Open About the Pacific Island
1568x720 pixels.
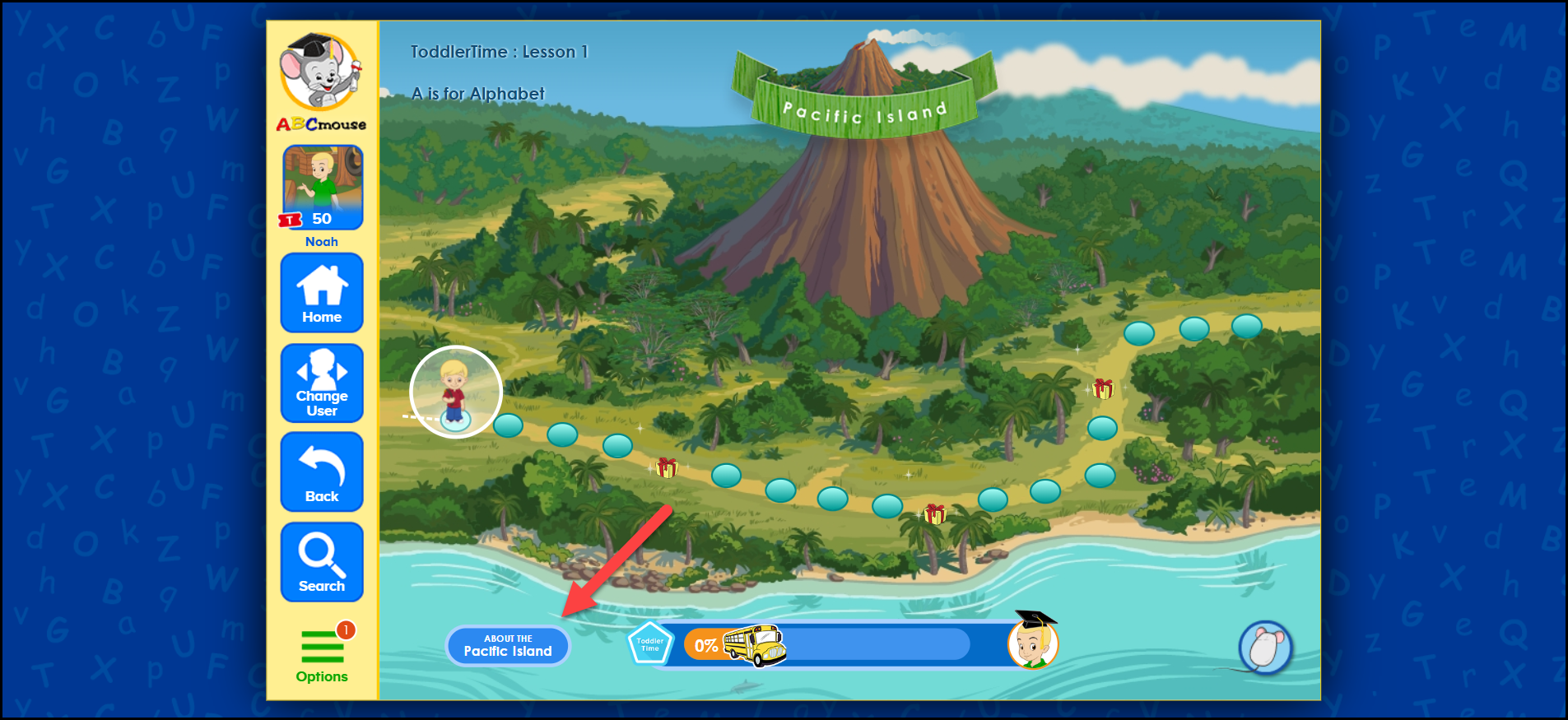pos(508,645)
